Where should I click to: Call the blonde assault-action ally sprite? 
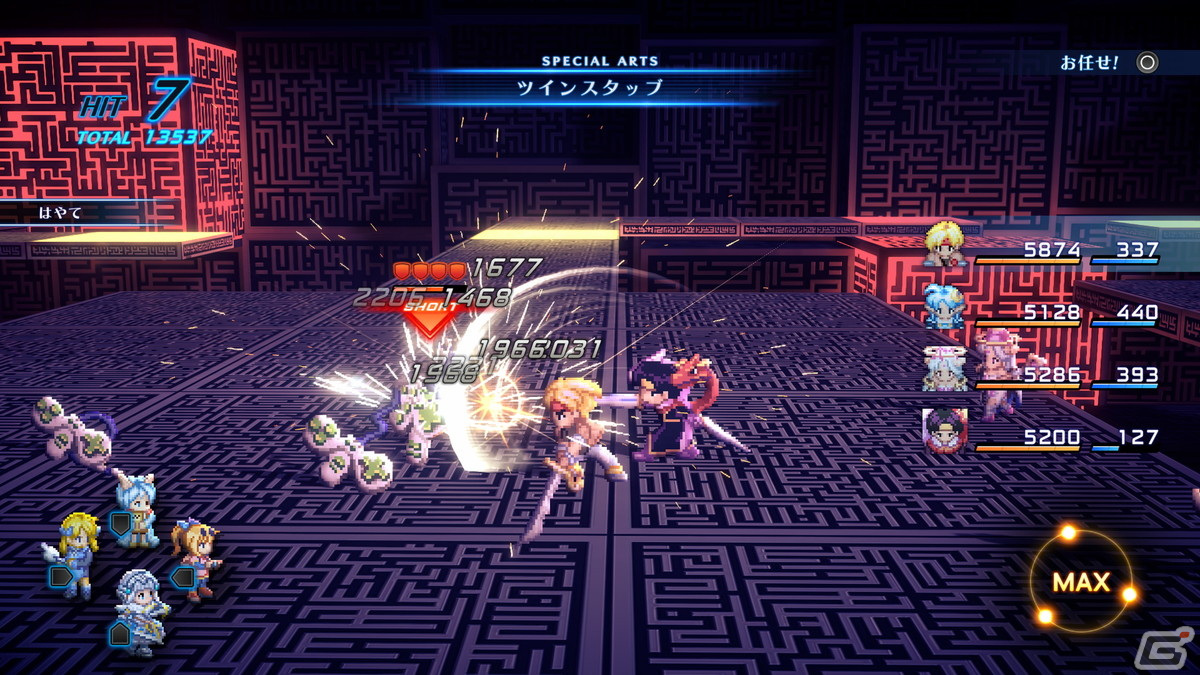(x=76, y=550)
